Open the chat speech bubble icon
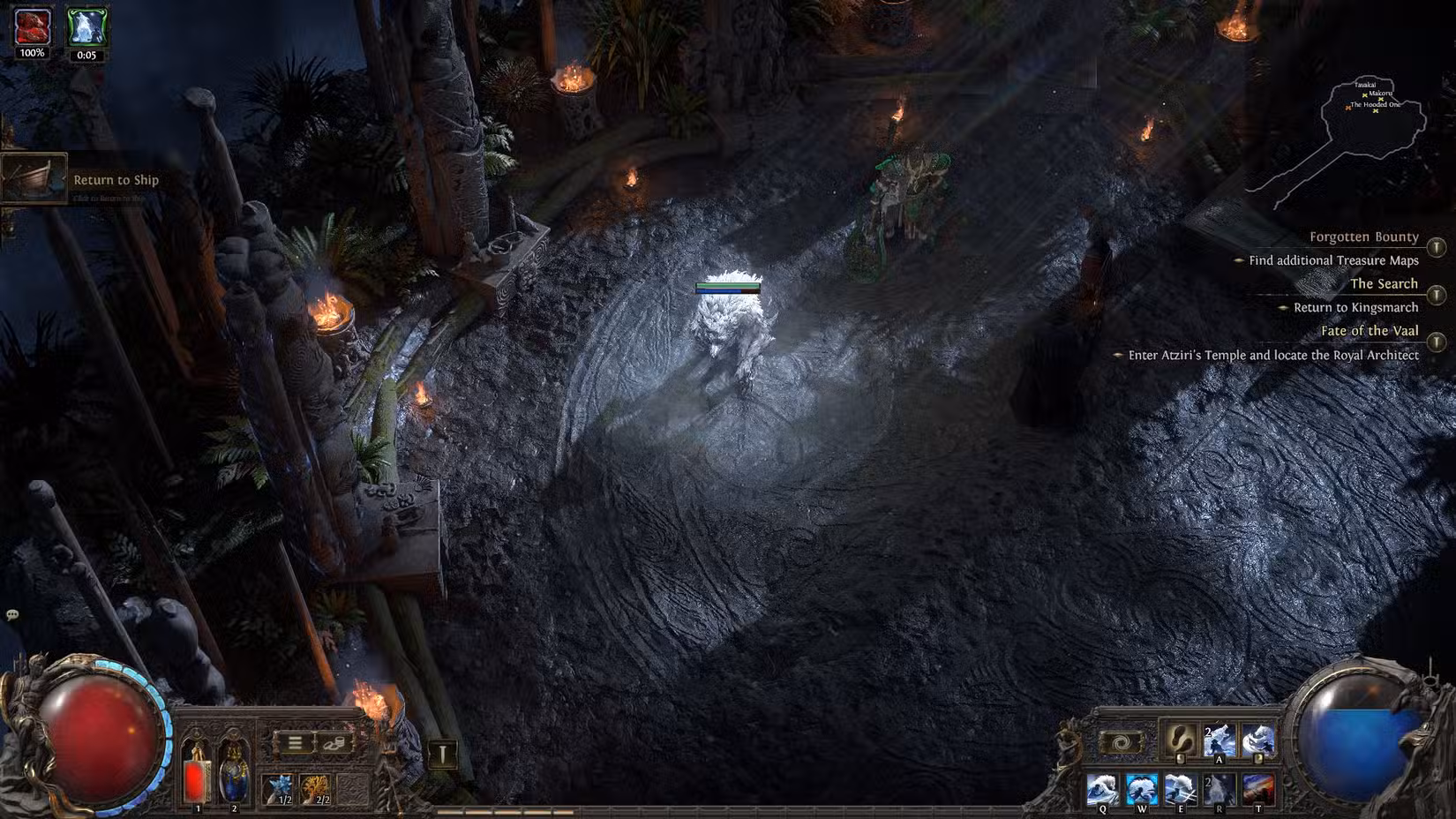The width and height of the screenshot is (1456, 819). pos(12,614)
